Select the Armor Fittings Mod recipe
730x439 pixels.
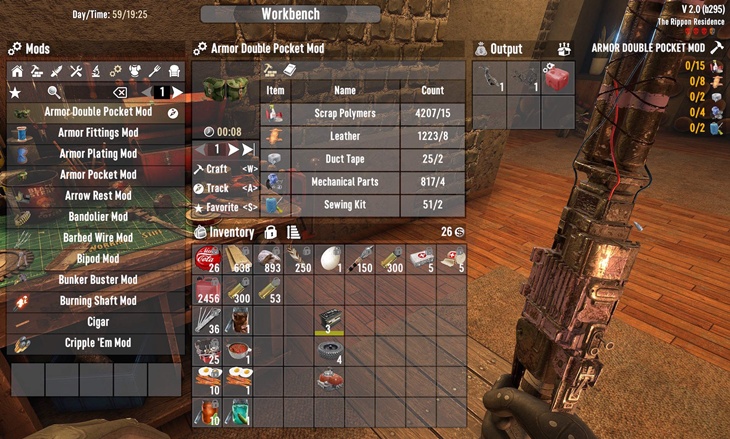[97, 133]
